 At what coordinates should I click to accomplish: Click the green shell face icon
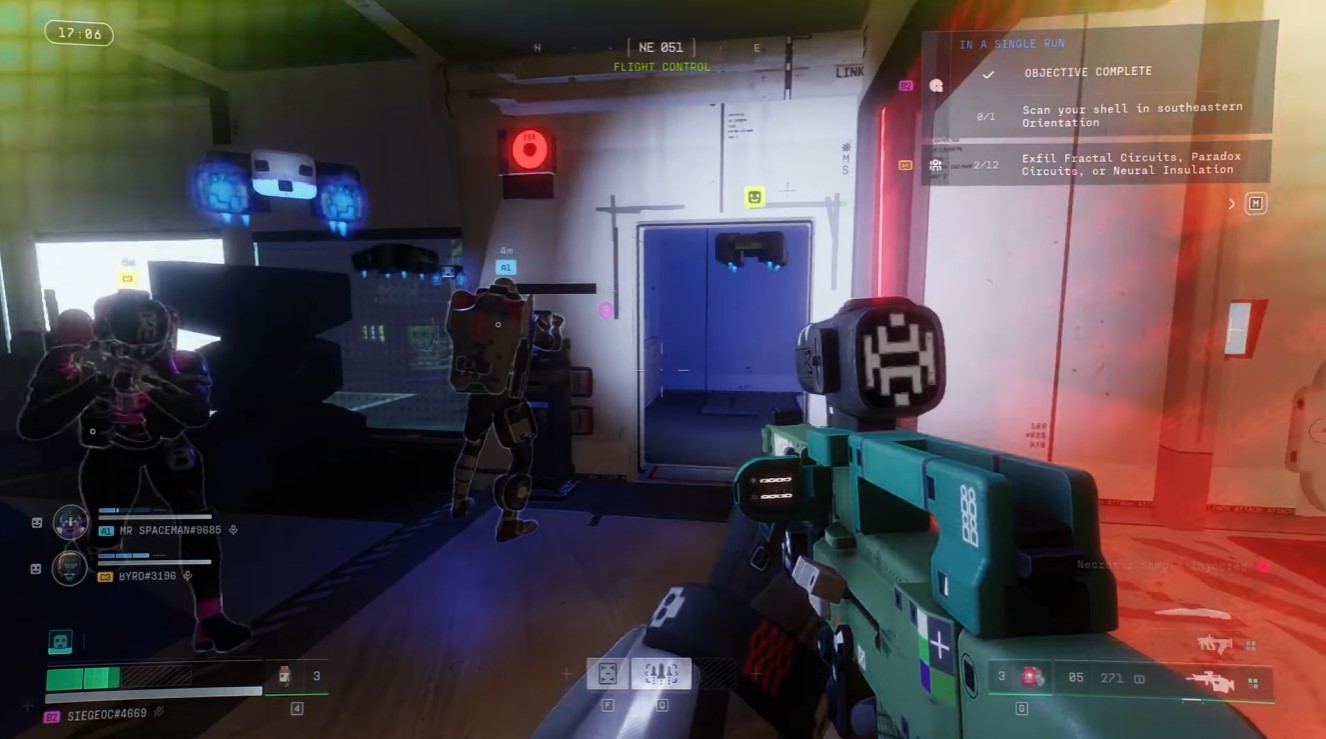pos(59,642)
